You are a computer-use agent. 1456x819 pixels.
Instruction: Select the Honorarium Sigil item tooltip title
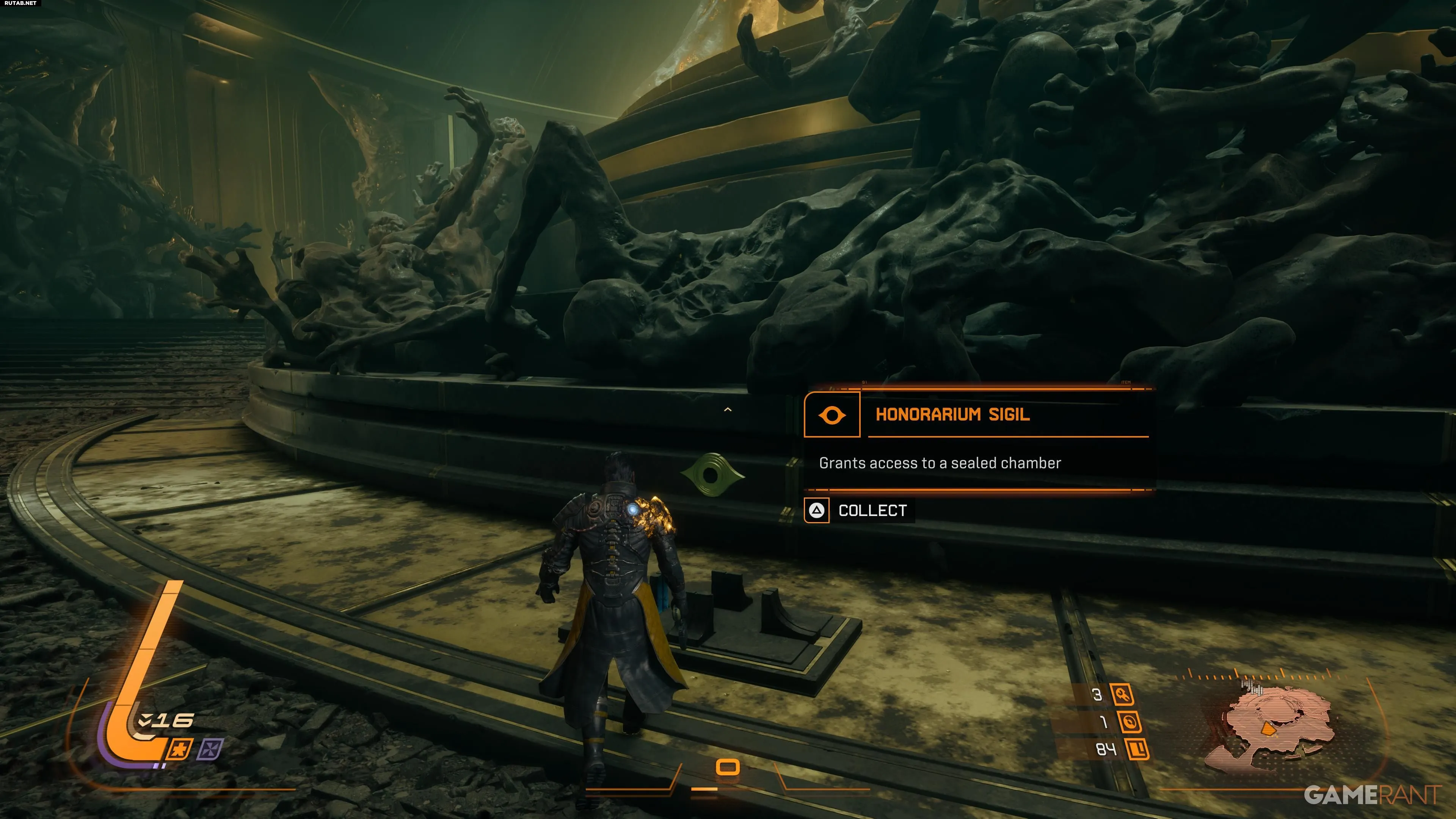(x=952, y=414)
